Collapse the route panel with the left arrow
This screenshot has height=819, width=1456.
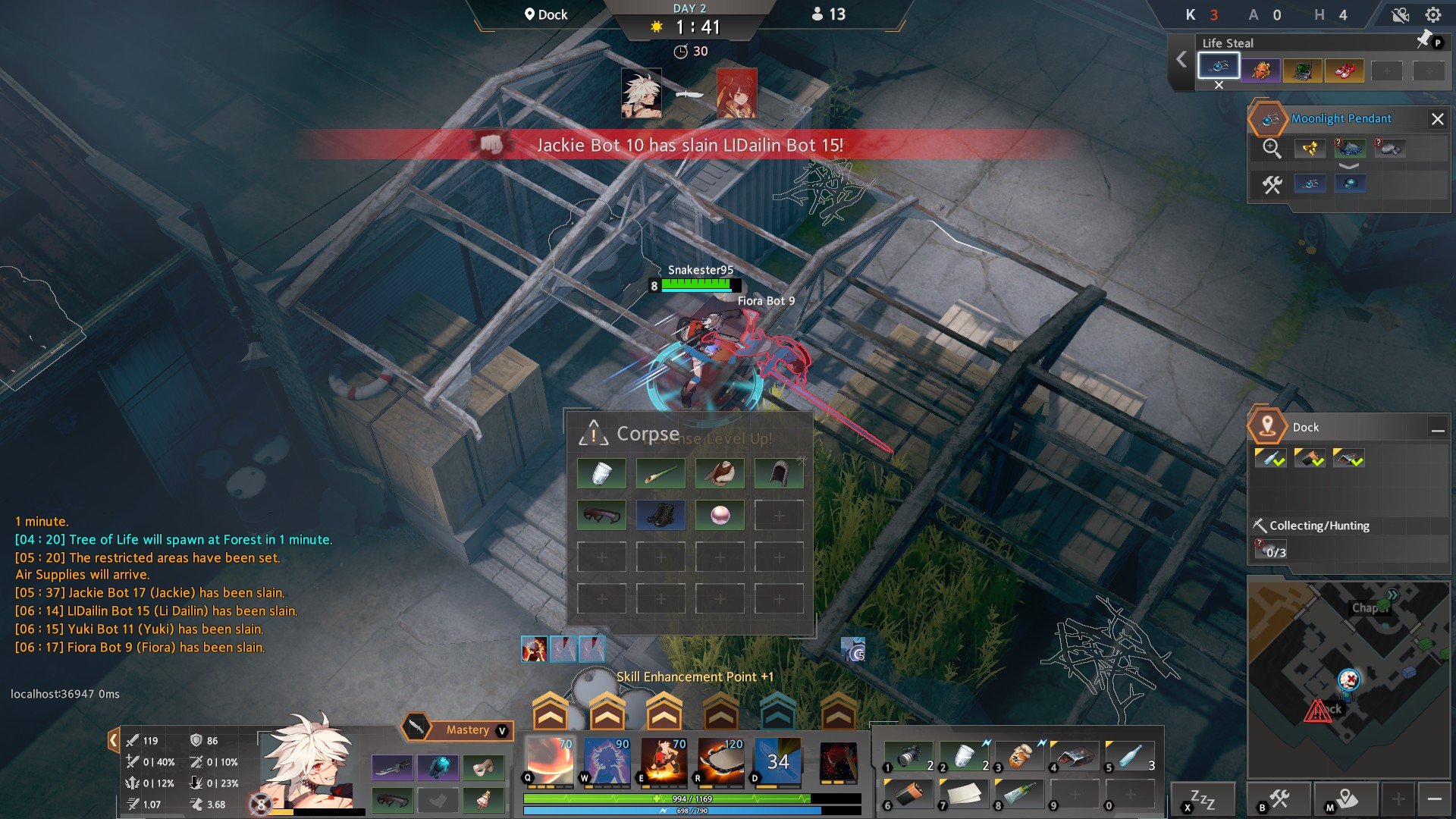pos(1181,60)
